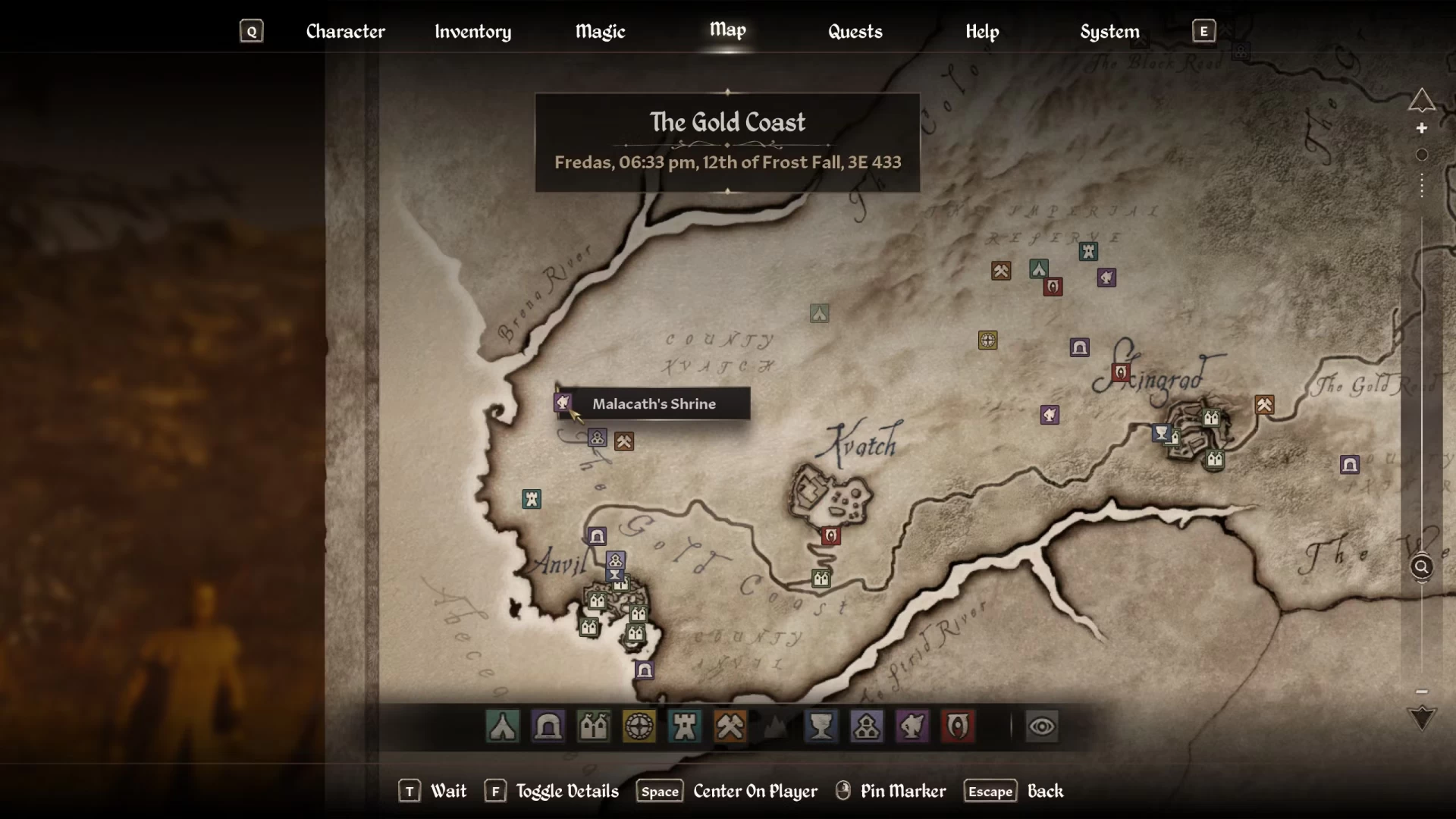
Task: Toggle the fort tower marker filter
Action: coord(685,726)
